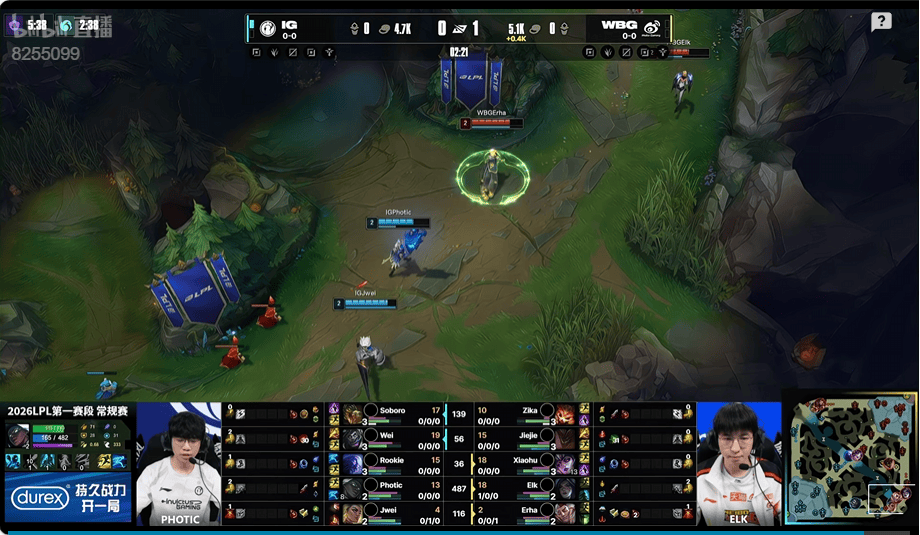Select Elk's scoreboard row
Screen dimensions: 920x535
pos(528,487)
